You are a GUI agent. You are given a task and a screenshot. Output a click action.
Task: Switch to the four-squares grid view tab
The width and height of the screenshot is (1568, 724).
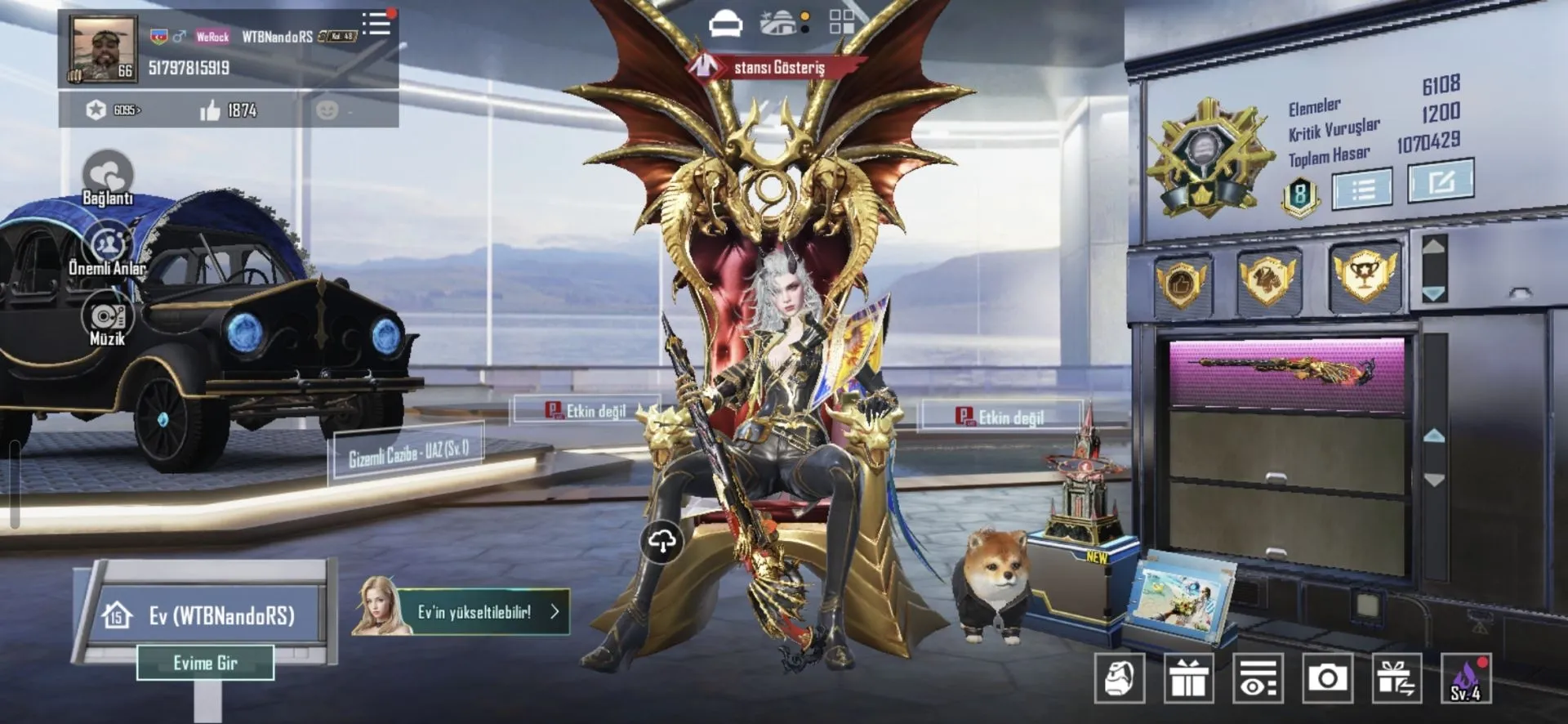[841, 22]
